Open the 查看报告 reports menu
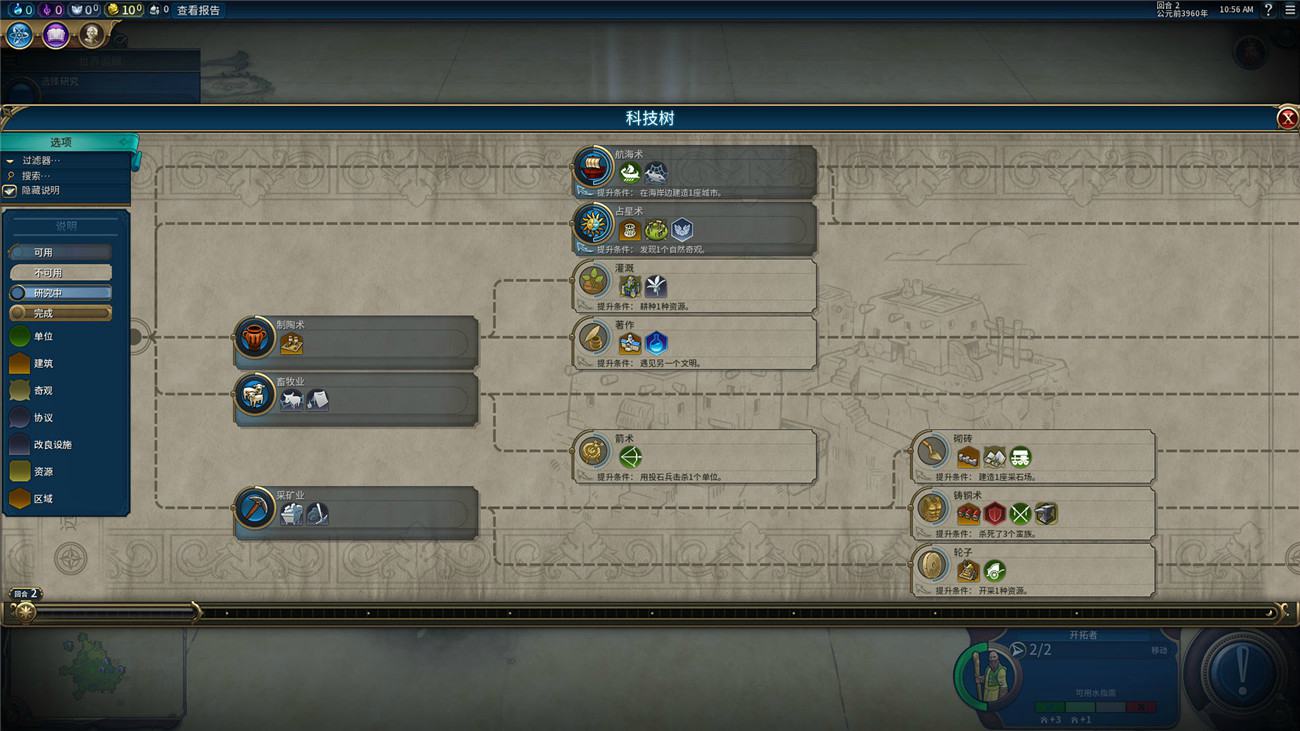Screen dimensions: 1300x731 pyautogui.click(x=199, y=10)
